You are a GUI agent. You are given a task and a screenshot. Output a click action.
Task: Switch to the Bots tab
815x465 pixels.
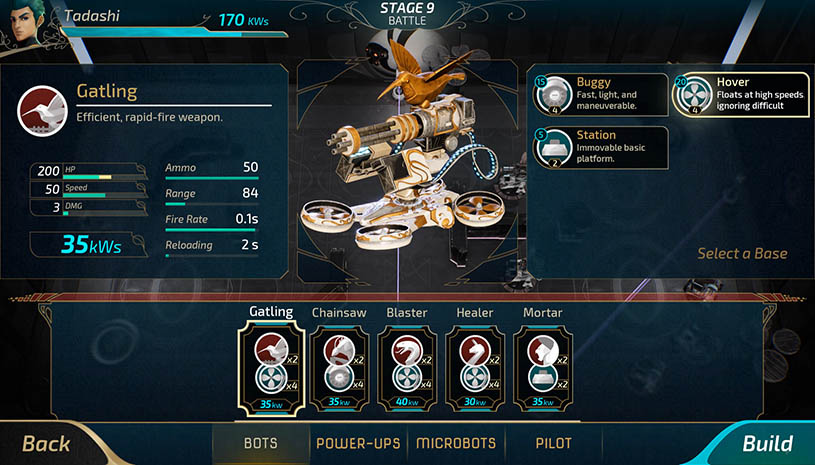(261, 443)
